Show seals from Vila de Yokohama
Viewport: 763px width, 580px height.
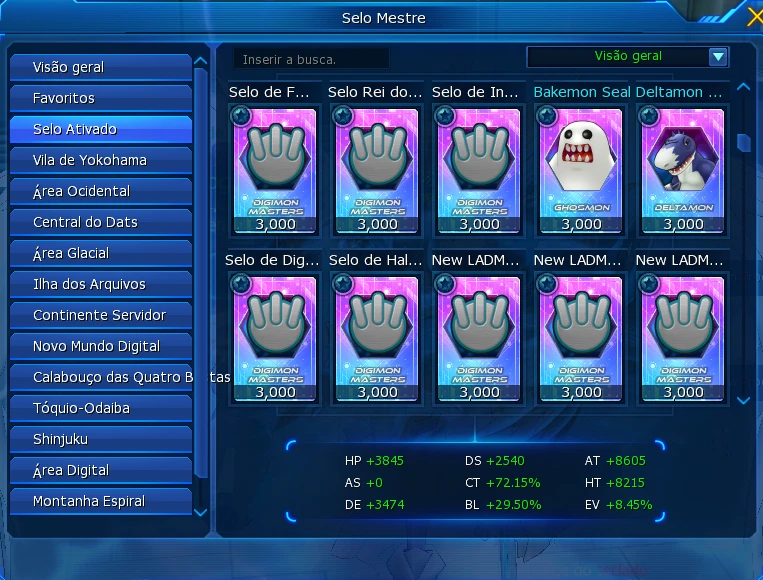[100, 160]
